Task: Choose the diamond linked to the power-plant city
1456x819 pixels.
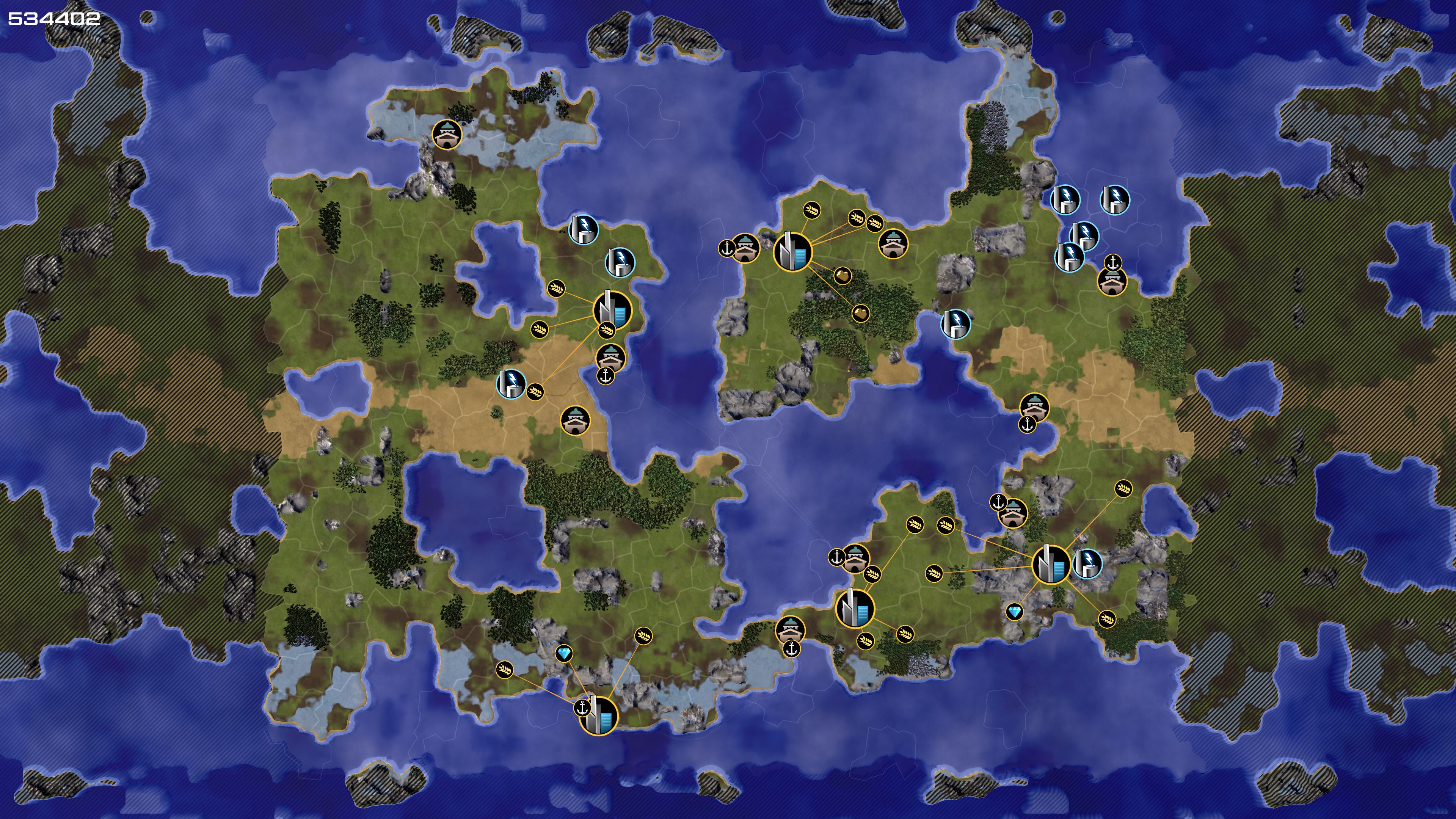Action: pyautogui.click(x=1015, y=612)
